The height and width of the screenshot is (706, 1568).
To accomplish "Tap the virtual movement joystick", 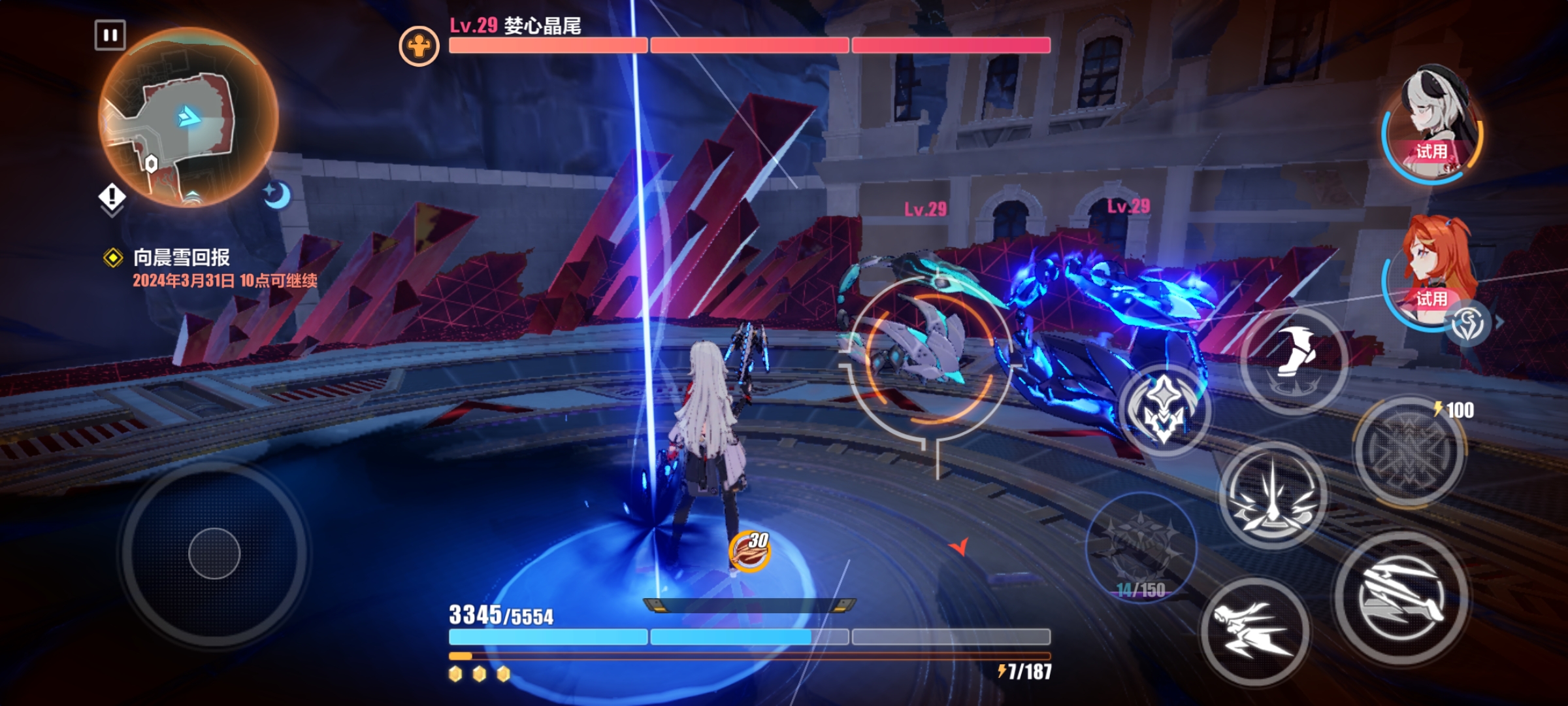I will 214,554.
